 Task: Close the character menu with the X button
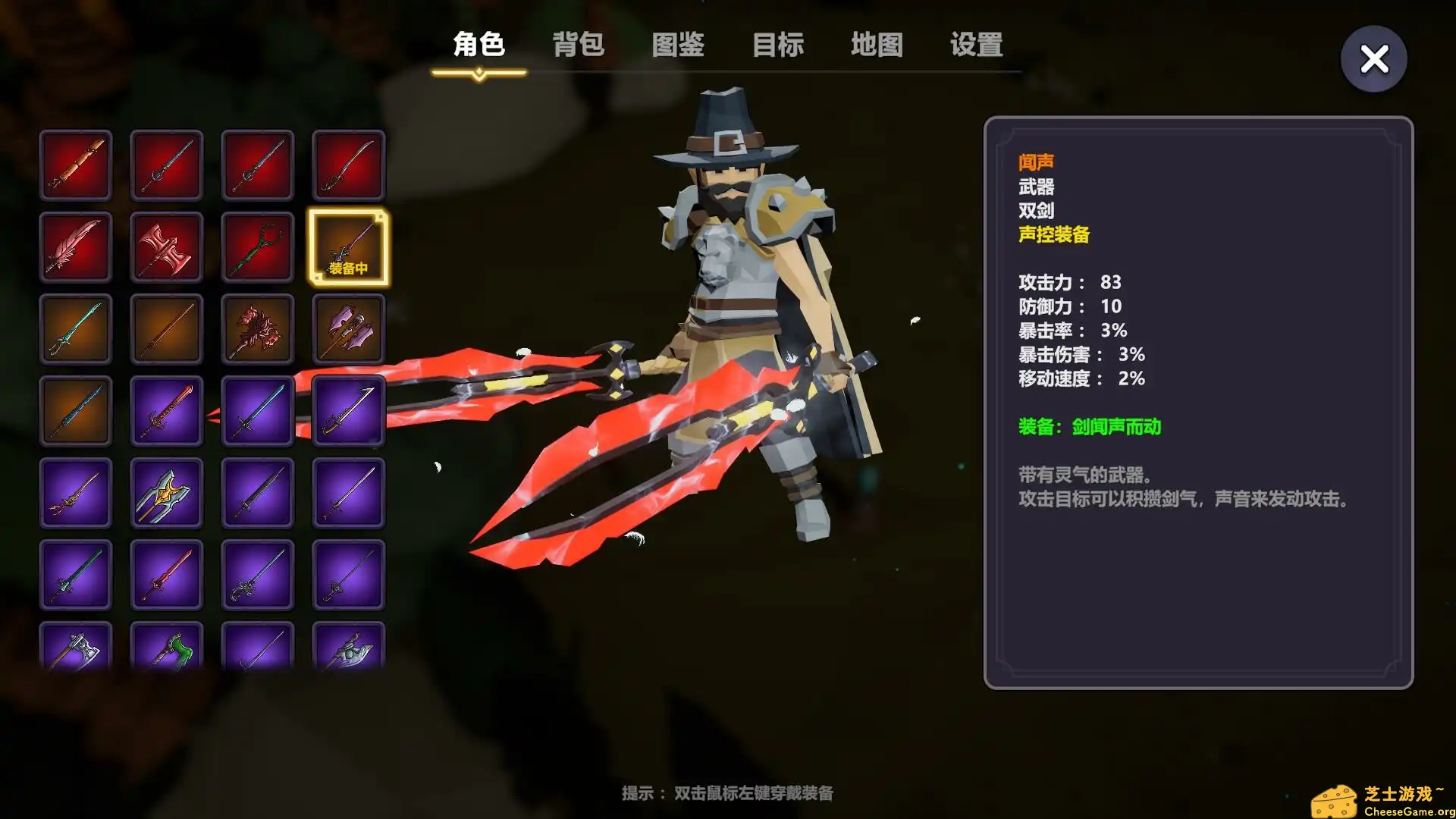click(1373, 59)
